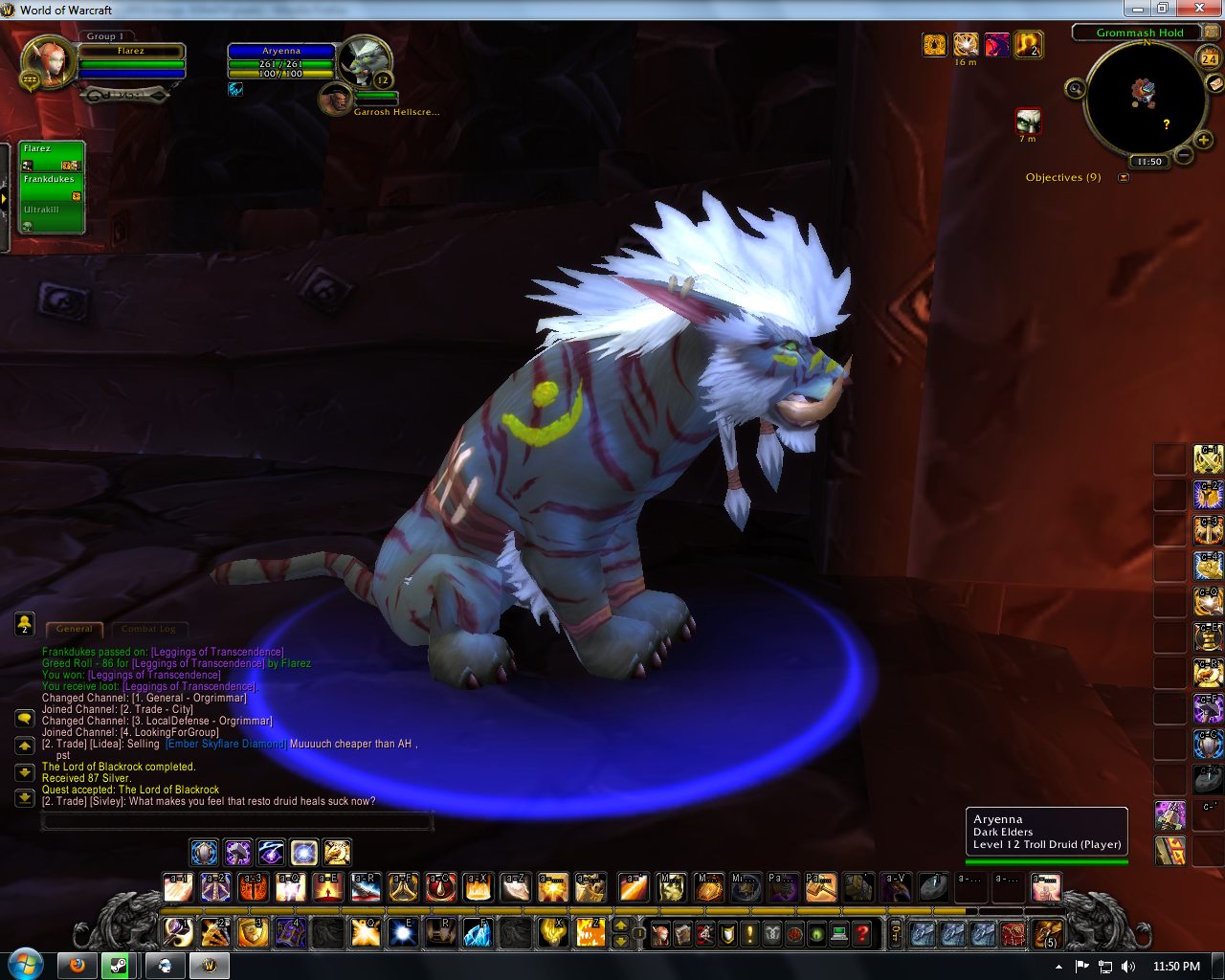Open the backpack bag slot
The image size is (1225, 980).
[1048, 933]
